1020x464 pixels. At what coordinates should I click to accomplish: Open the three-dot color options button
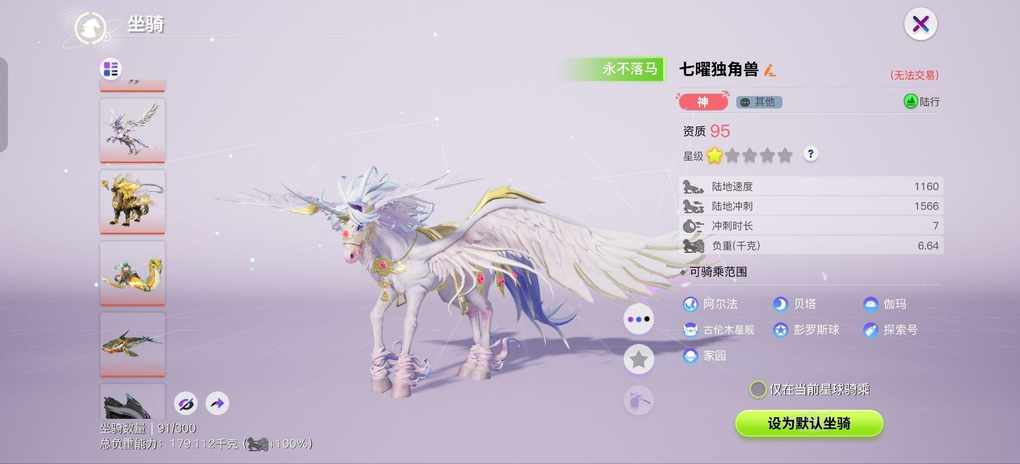pos(638,319)
